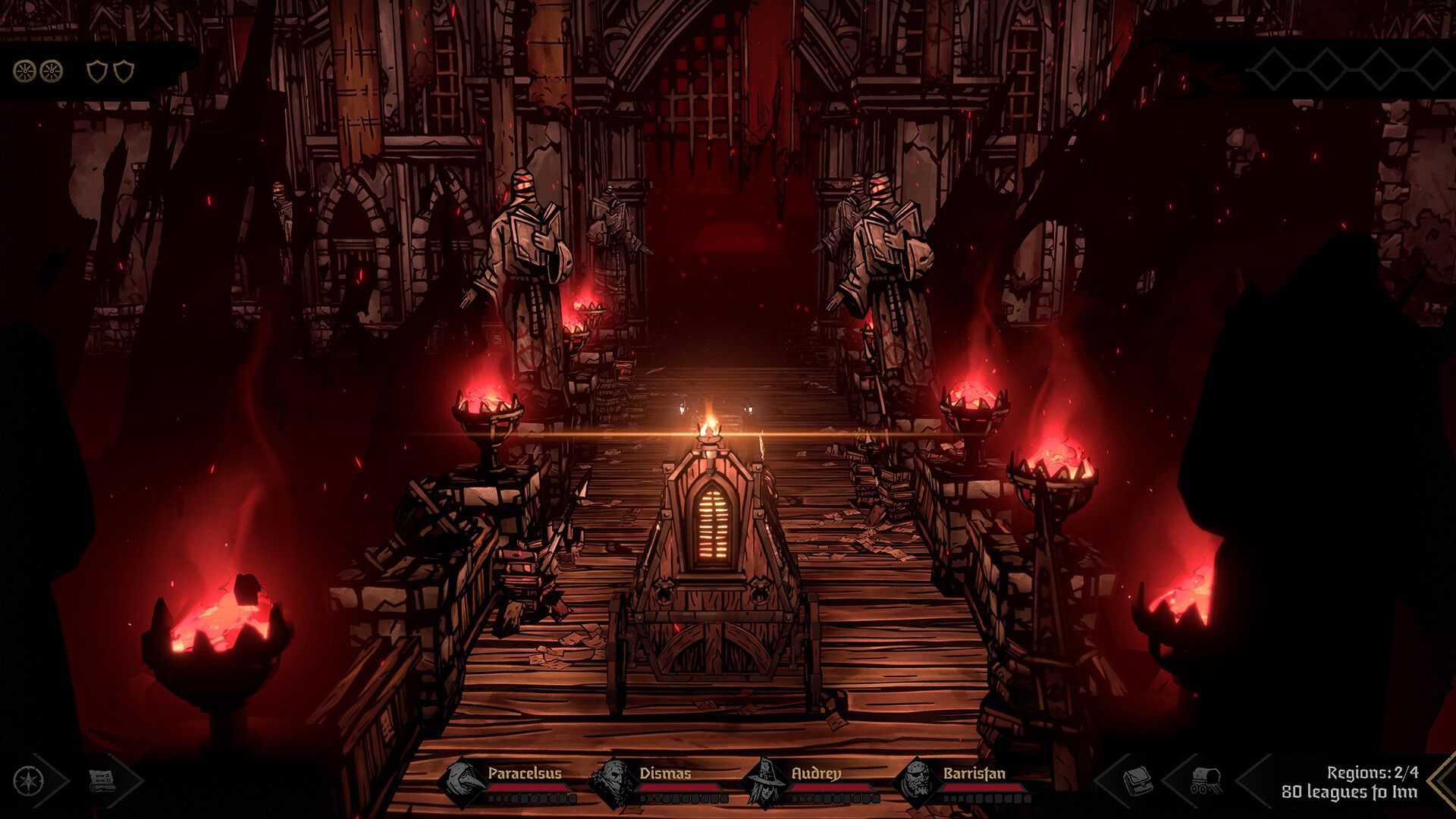Click the first wagon wheel indicator
This screenshot has height=819, width=1456.
(x=26, y=71)
